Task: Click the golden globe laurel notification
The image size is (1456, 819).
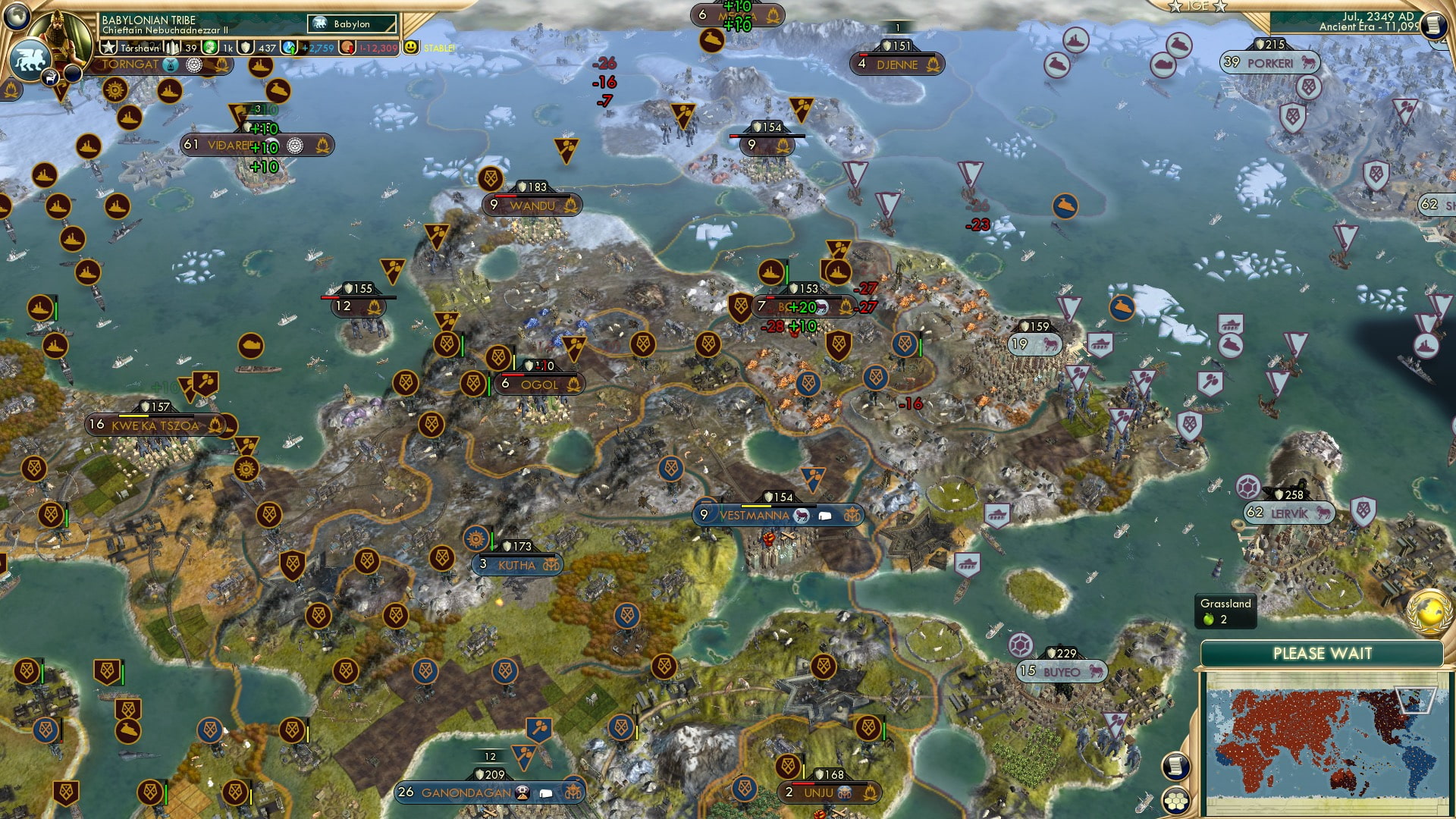Action: point(1430,611)
